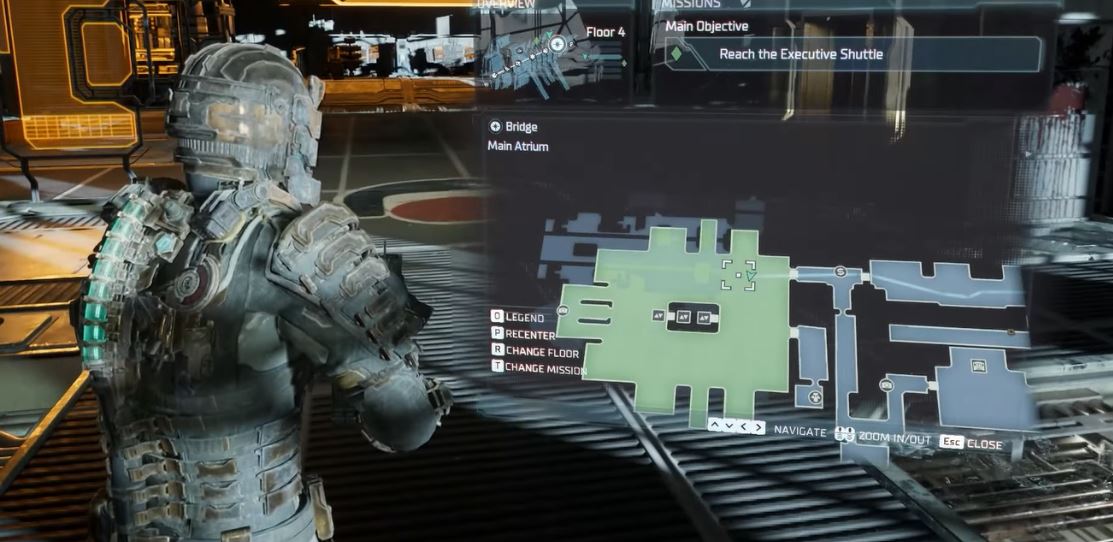Click the Bridge location plus icon
This screenshot has height=542, width=1113.
(495, 127)
